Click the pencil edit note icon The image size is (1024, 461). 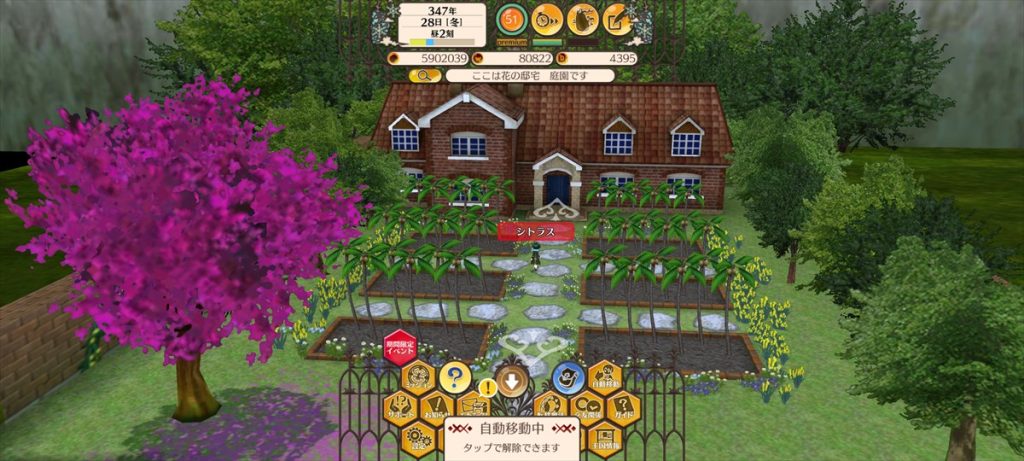click(x=618, y=18)
